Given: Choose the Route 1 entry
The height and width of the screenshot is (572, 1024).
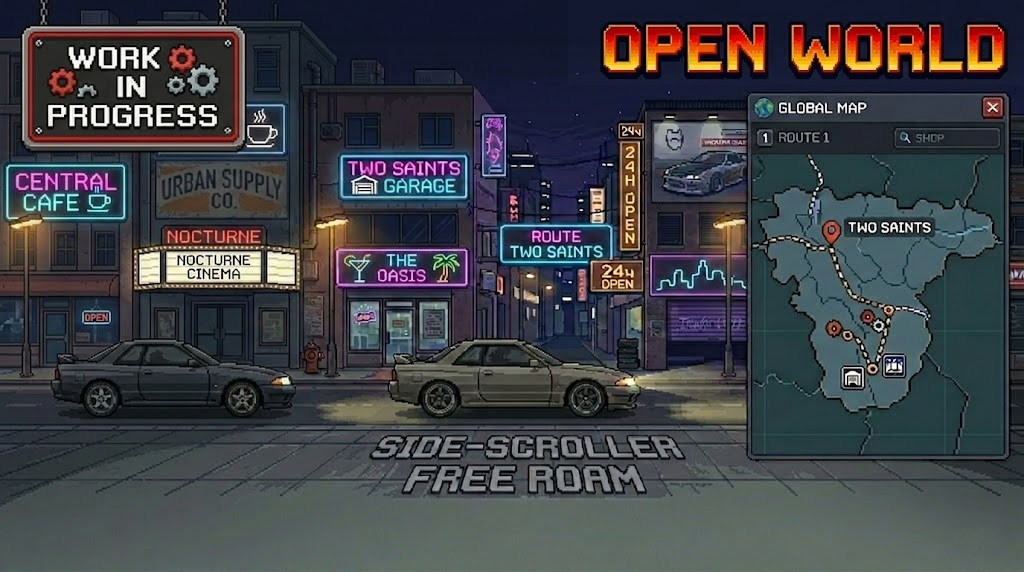Looking at the screenshot, I should click(x=795, y=138).
